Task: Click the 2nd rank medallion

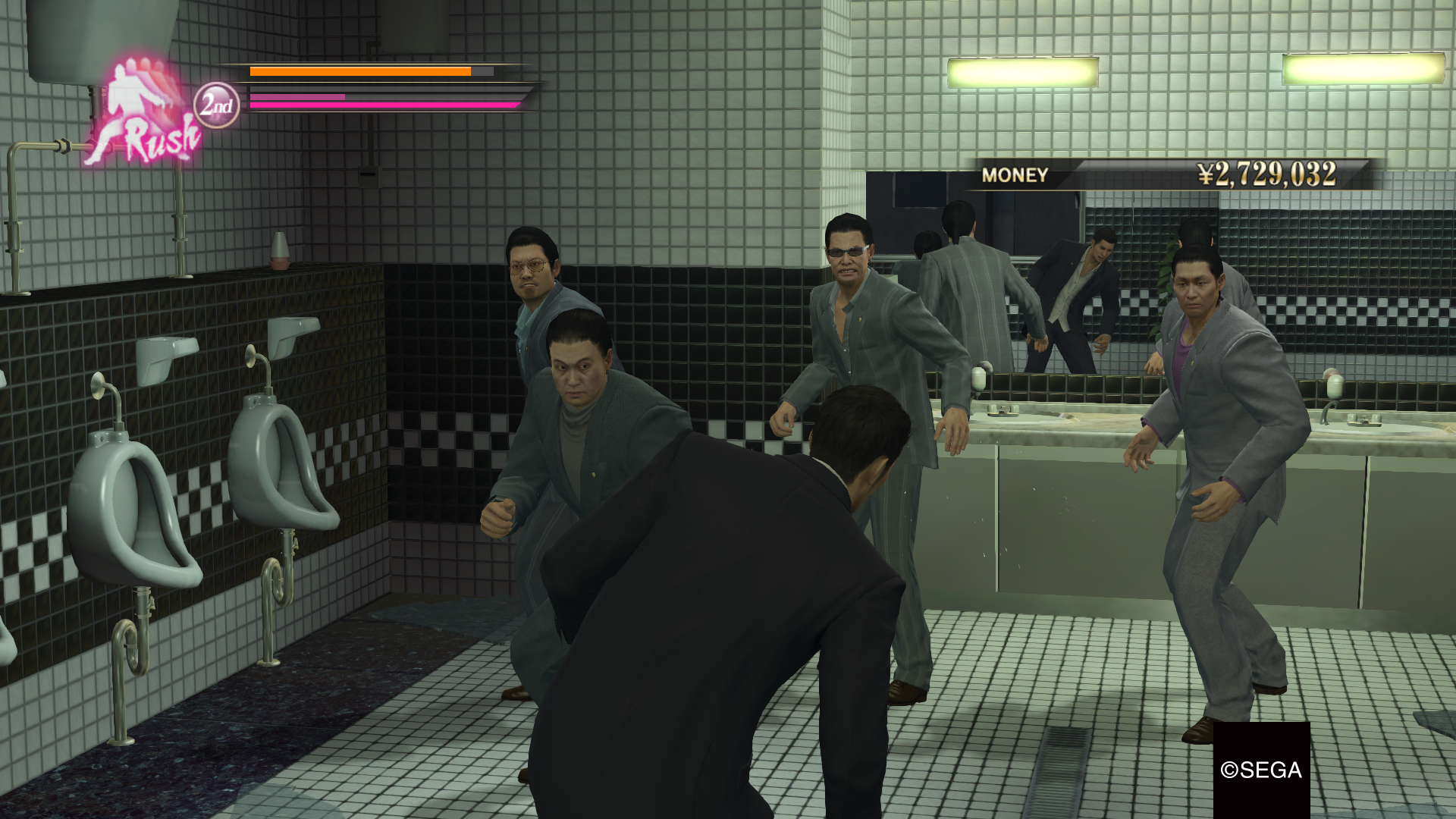Action: tap(216, 105)
